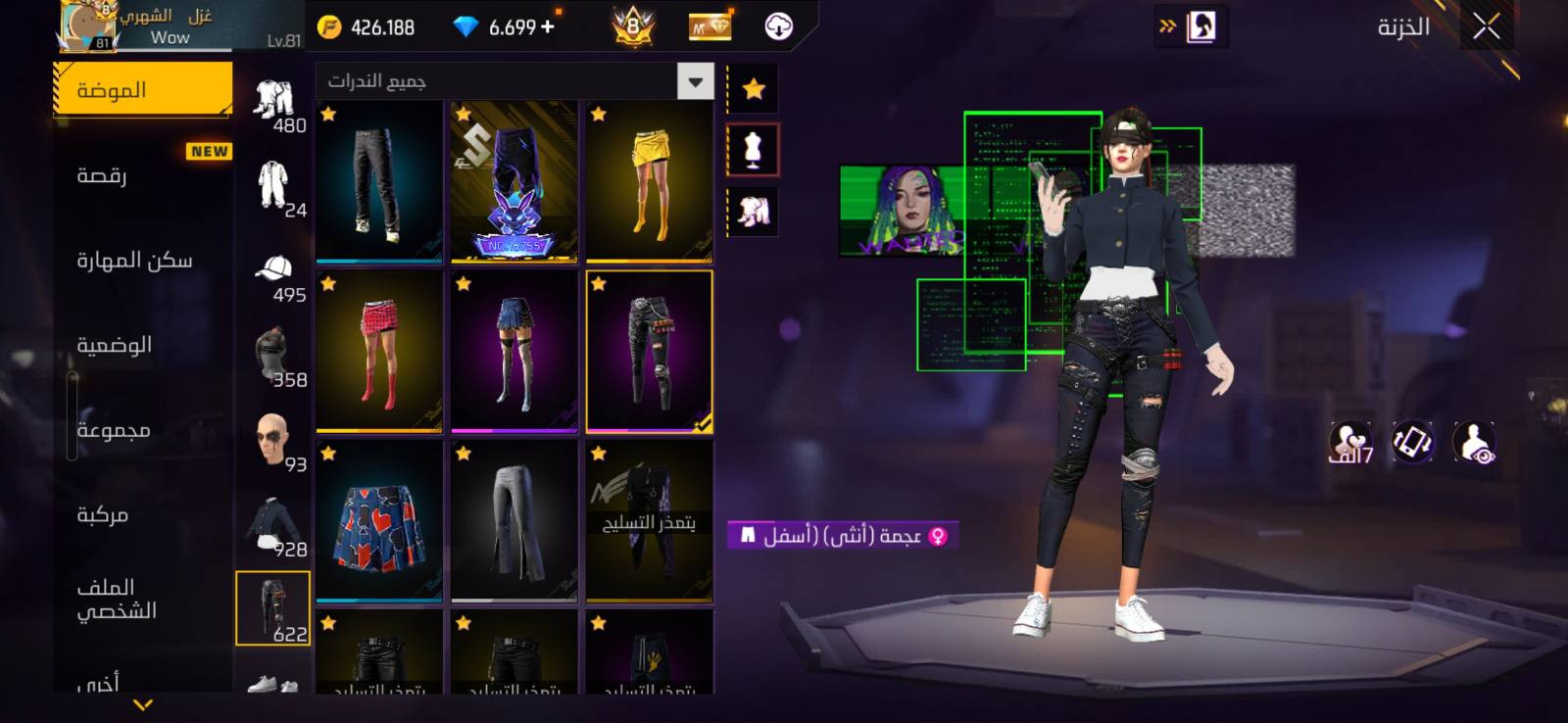The width and height of the screenshot is (1568, 723).
Task: Select the hats category with 495 items
Action: coord(274,277)
